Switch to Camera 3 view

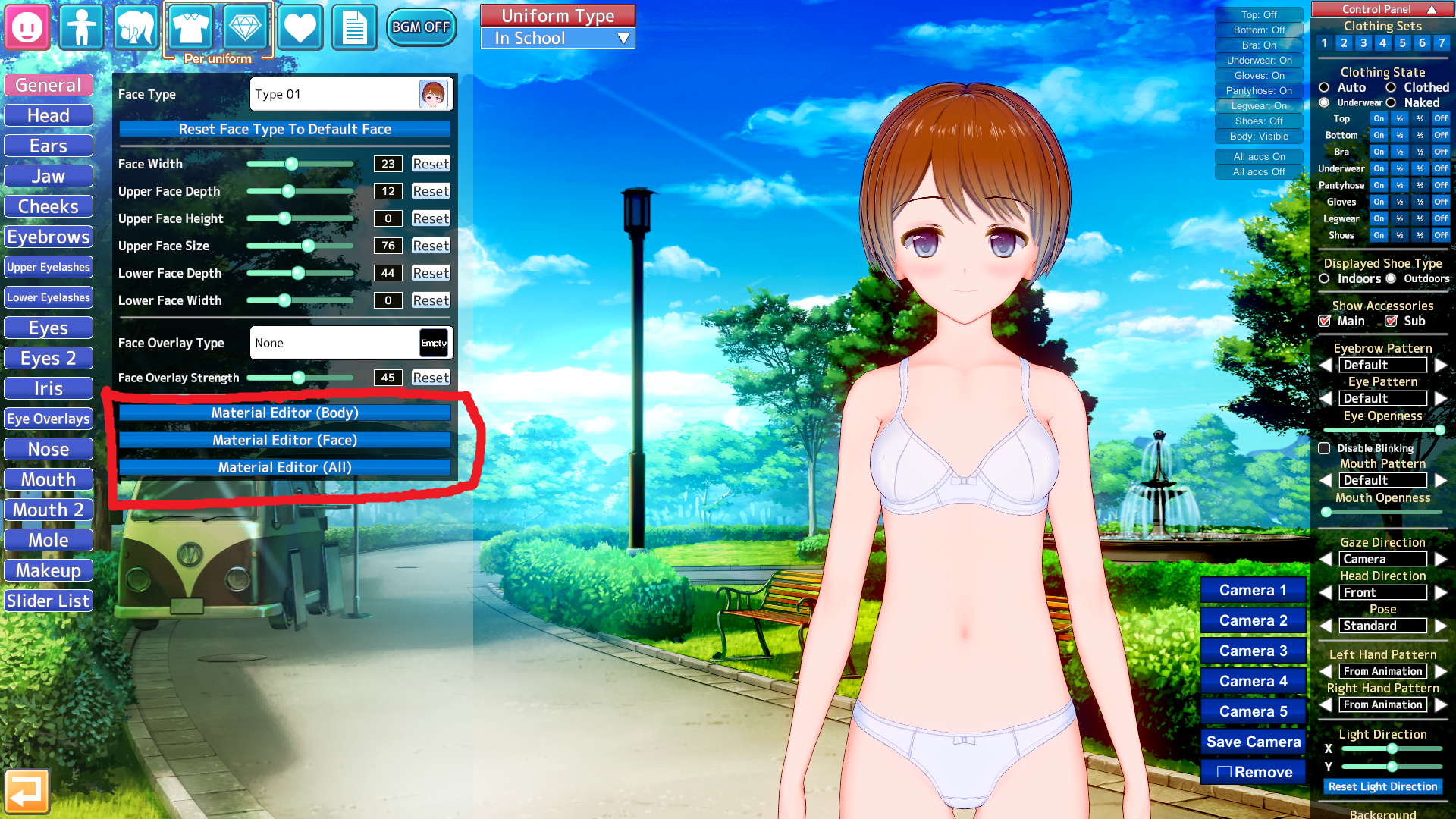pyautogui.click(x=1253, y=651)
